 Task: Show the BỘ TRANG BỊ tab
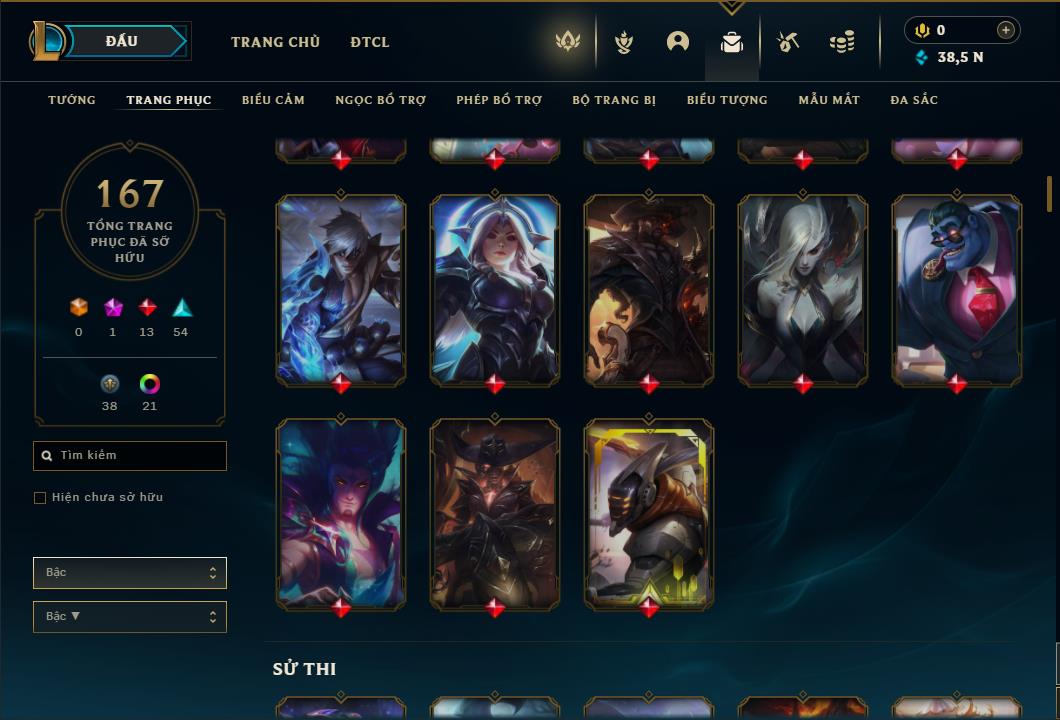614,100
